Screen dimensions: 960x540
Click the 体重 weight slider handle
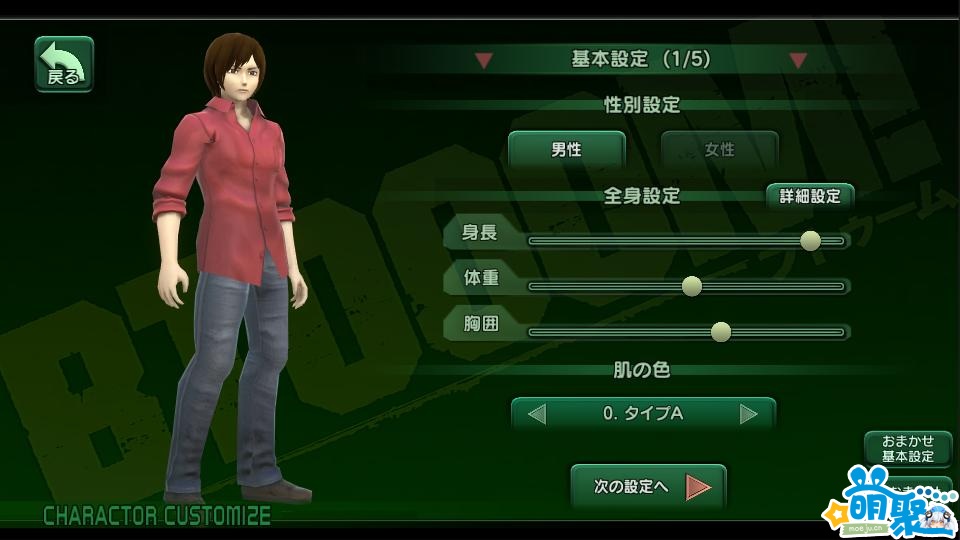pyautogui.click(x=691, y=286)
